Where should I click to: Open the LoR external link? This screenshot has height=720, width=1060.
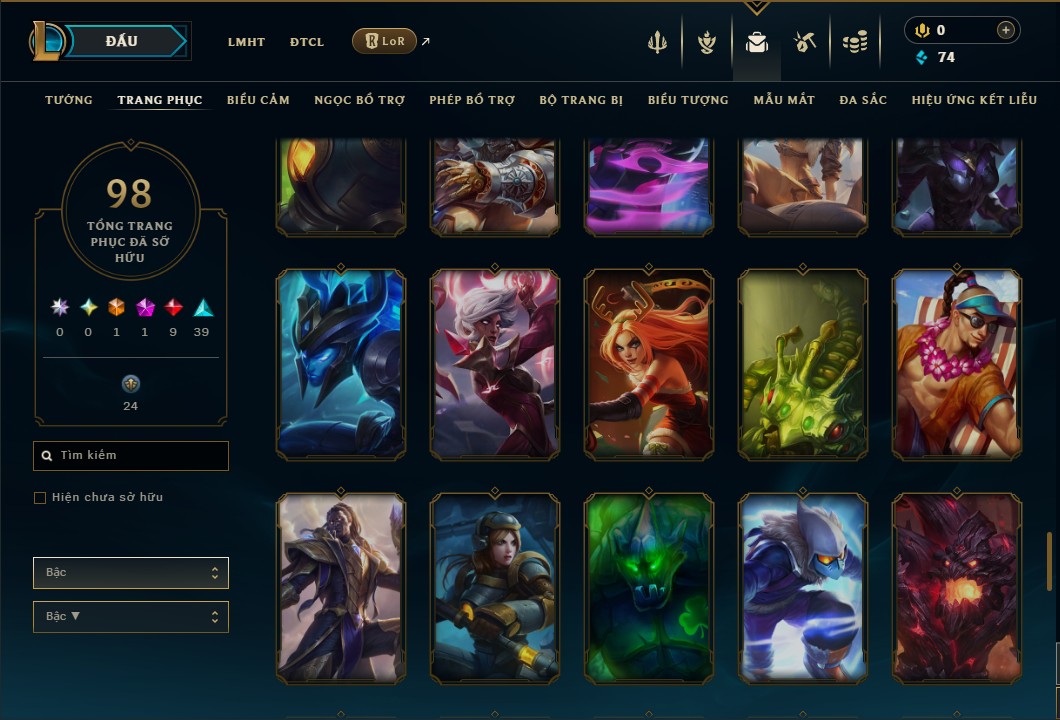click(x=385, y=41)
